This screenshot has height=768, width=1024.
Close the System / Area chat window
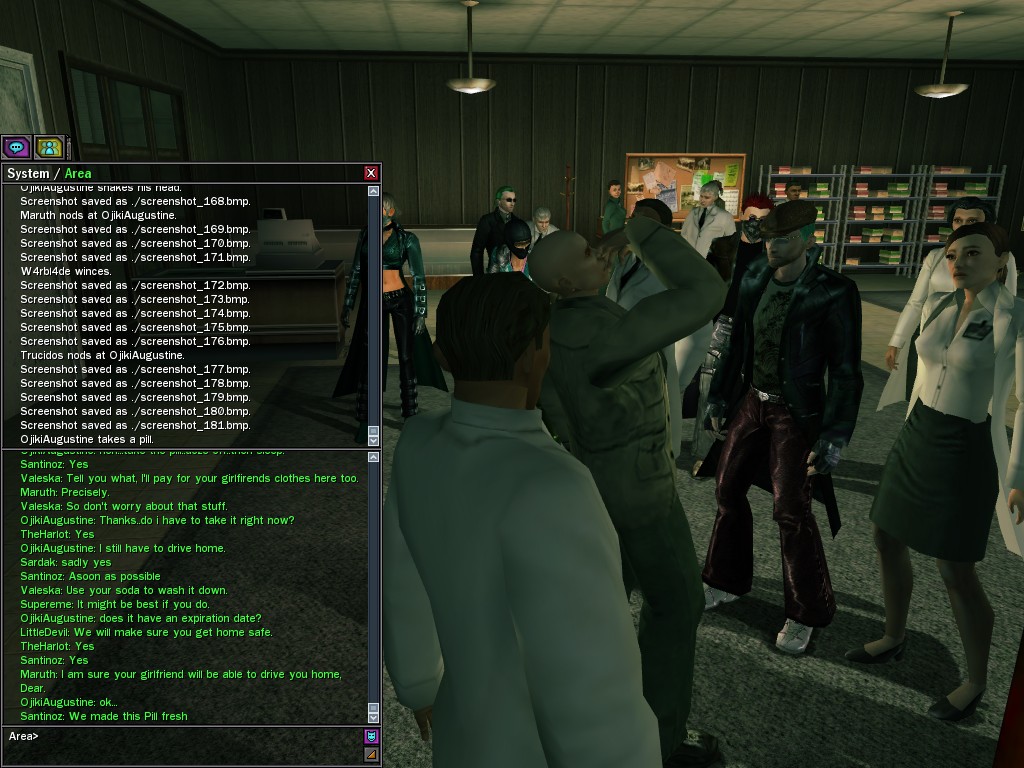pyautogui.click(x=371, y=173)
